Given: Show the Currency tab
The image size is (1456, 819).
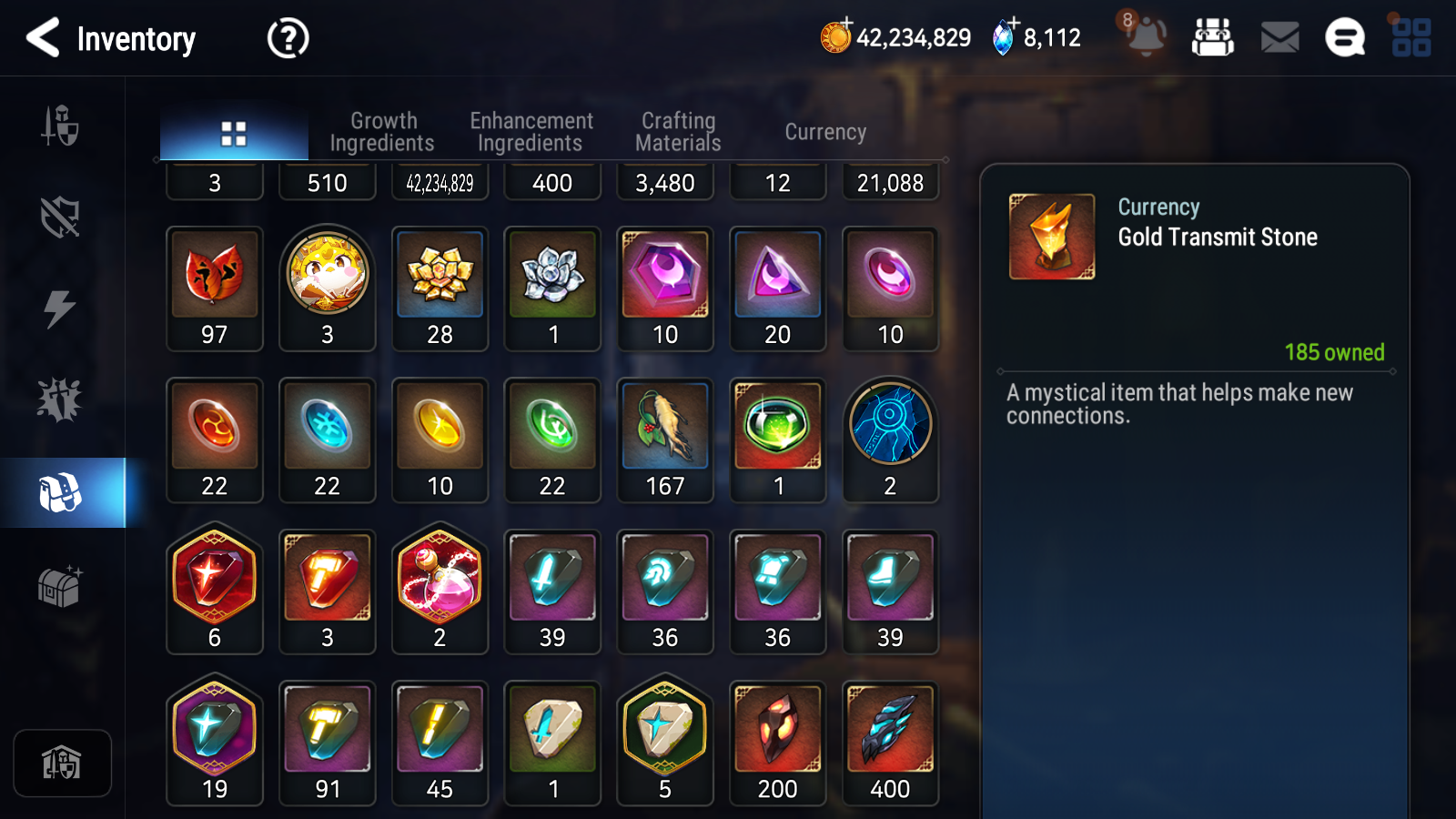Looking at the screenshot, I should click(x=825, y=132).
